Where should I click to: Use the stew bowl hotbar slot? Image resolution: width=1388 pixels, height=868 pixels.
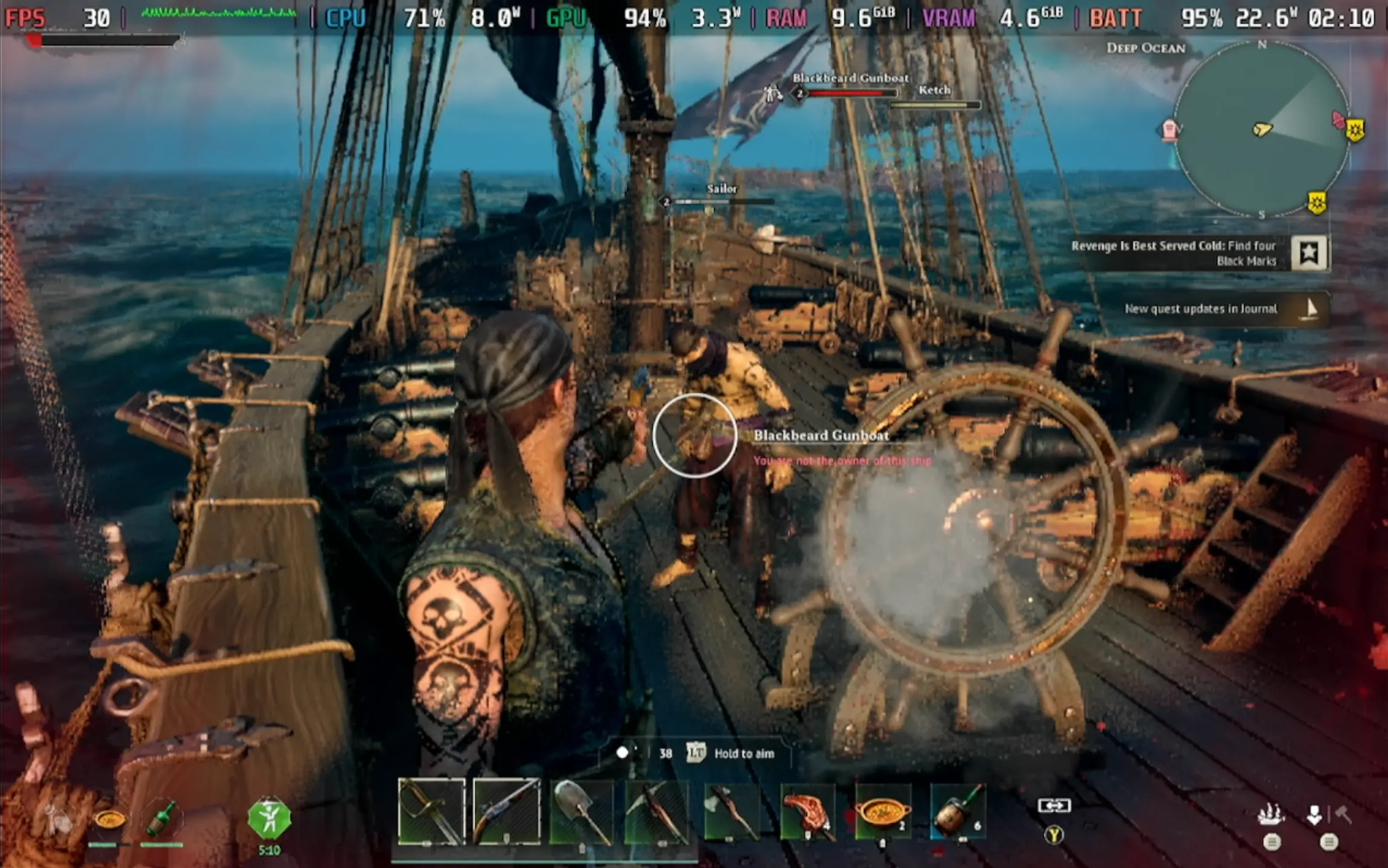click(883, 811)
